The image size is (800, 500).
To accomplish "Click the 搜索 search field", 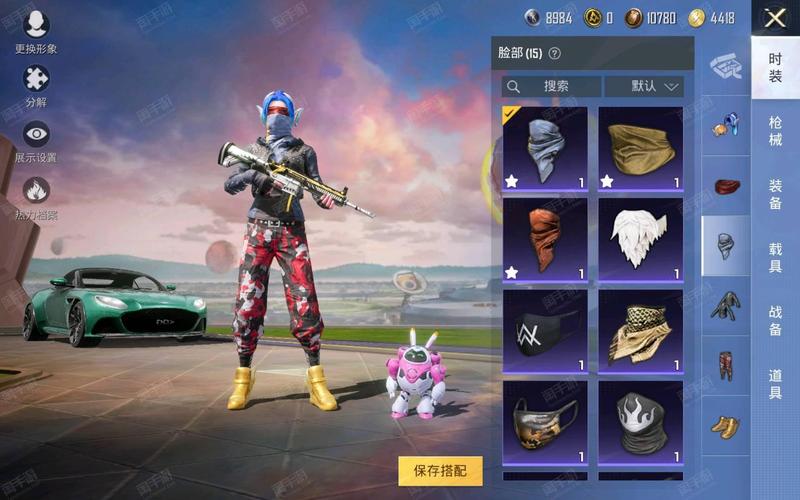I will tap(552, 86).
